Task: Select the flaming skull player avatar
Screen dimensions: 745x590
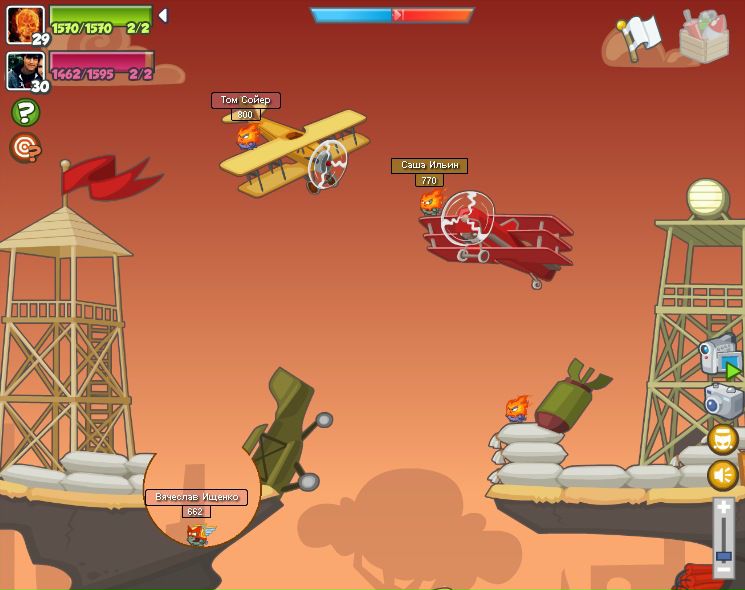Action: point(24,22)
